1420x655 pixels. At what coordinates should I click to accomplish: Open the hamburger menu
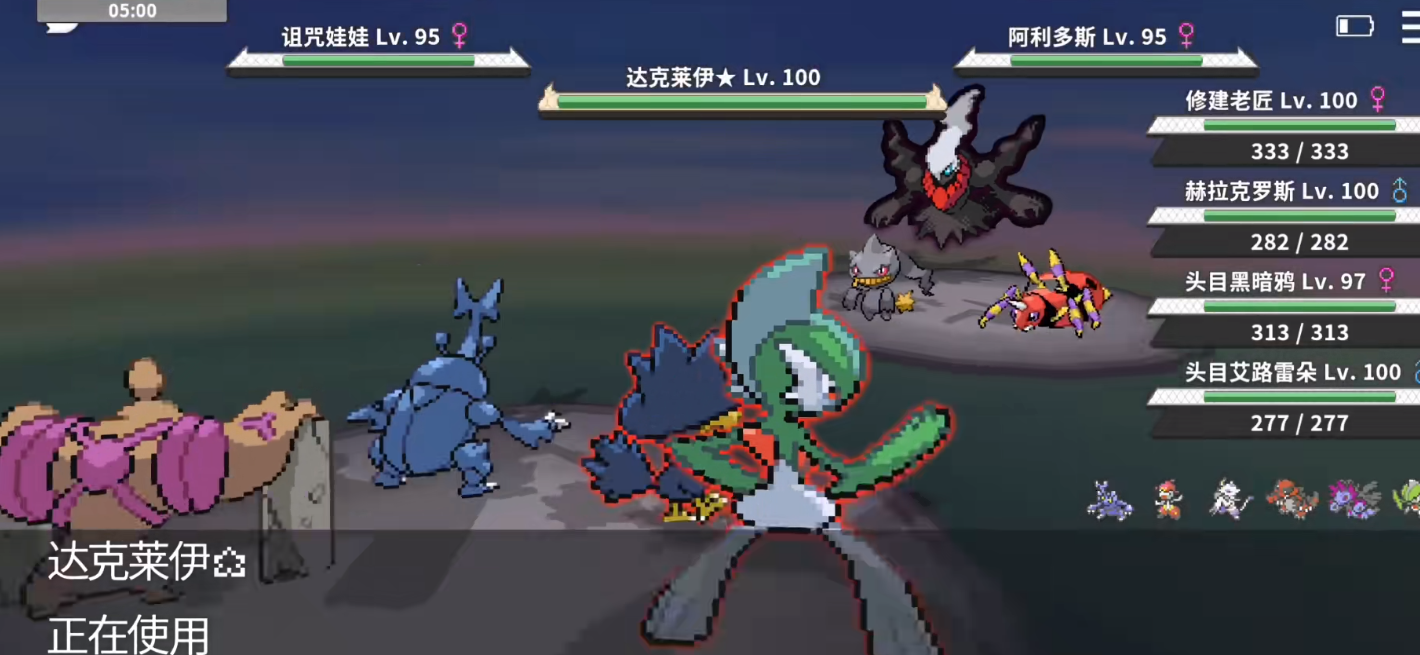click(1410, 27)
